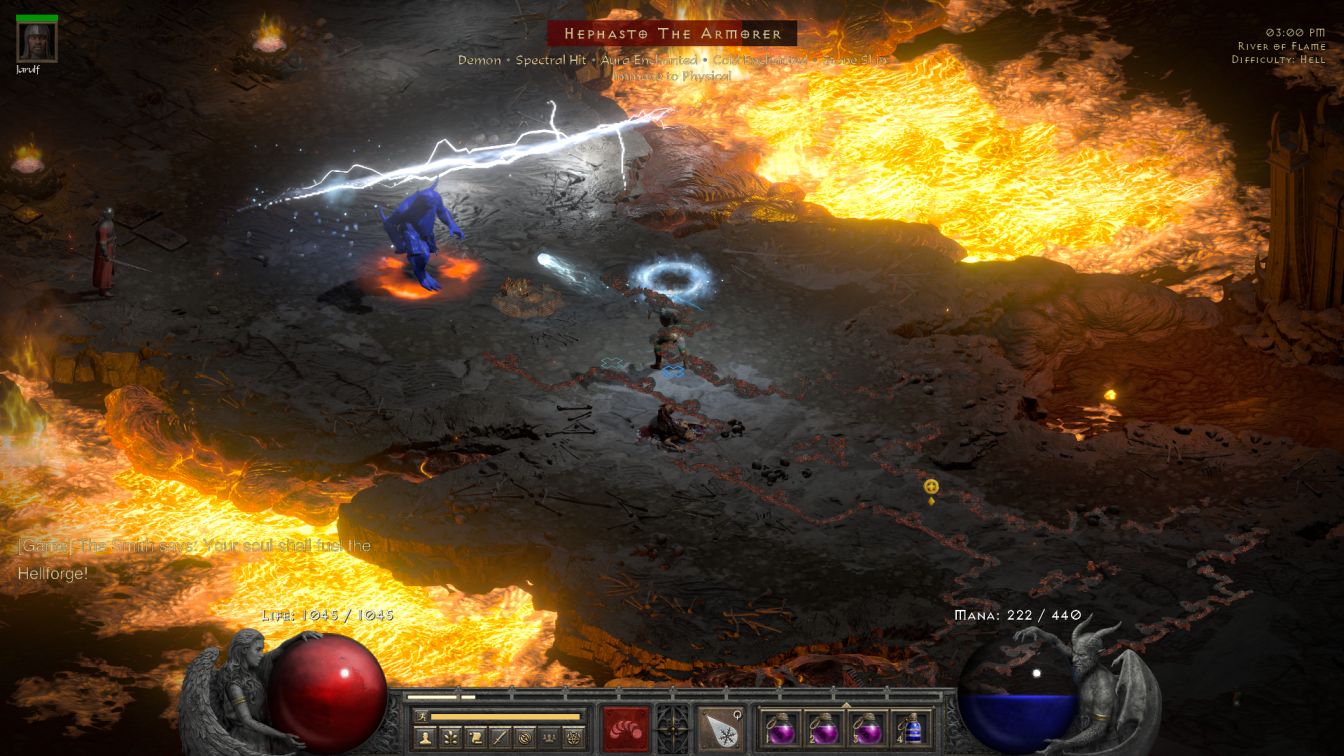
Task: Select the red left-click skill icon
Action: (626, 728)
